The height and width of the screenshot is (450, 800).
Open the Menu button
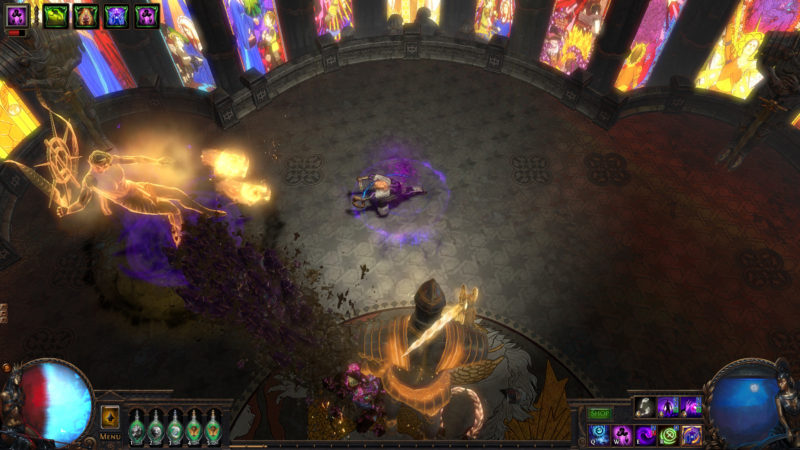click(110, 437)
